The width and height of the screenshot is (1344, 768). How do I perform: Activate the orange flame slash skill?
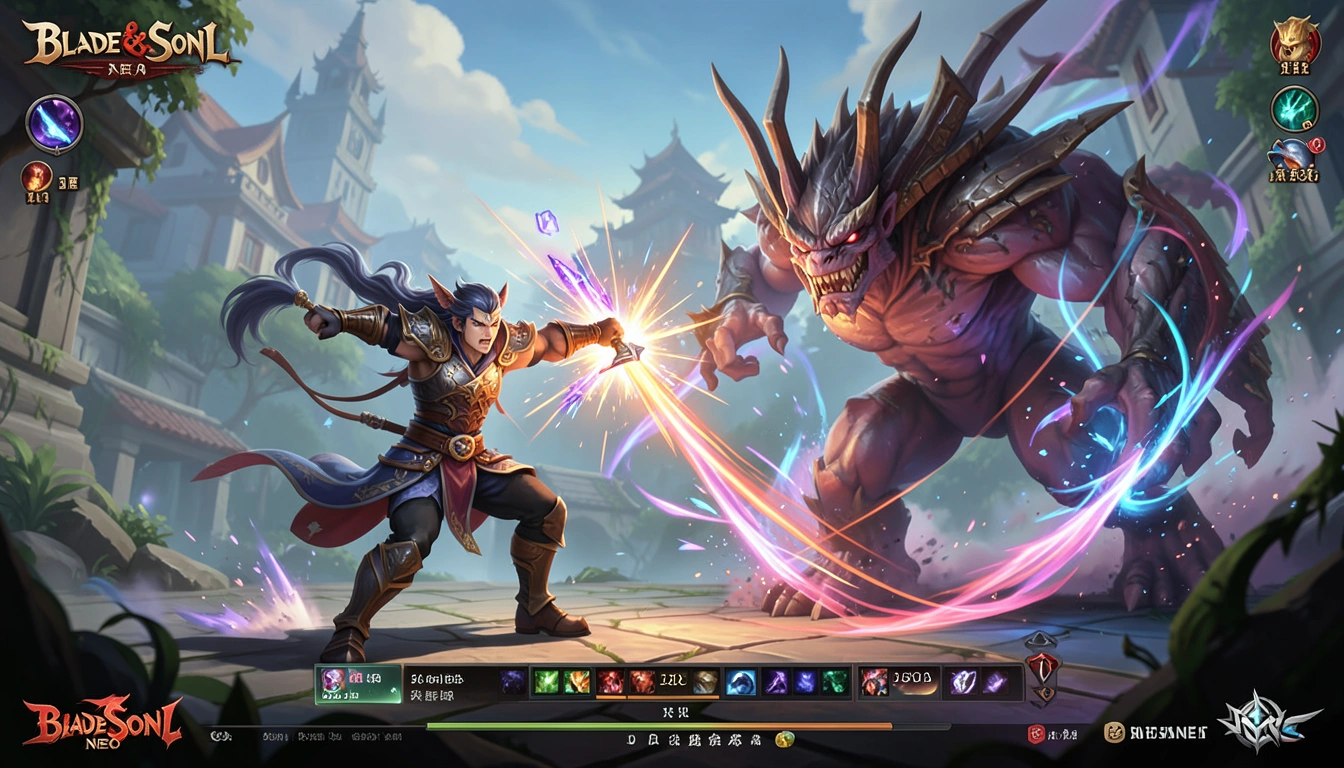(x=640, y=682)
